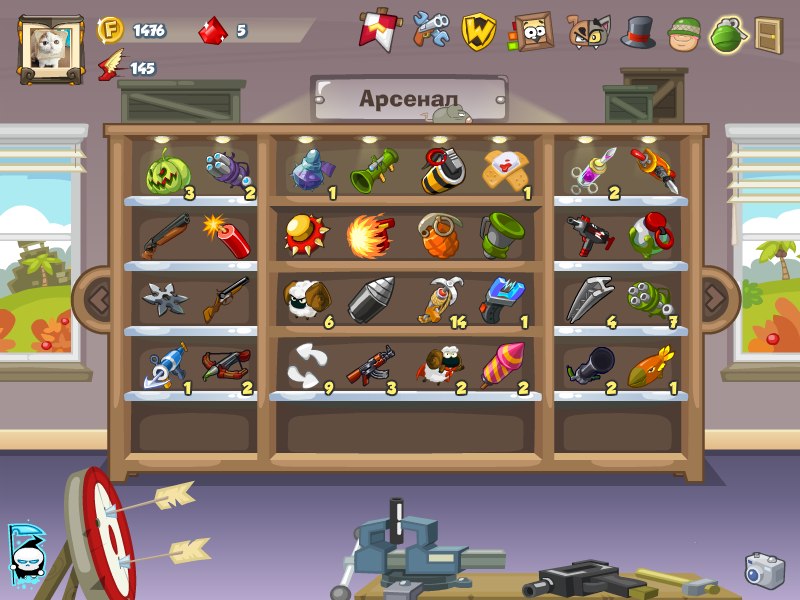800x600 pixels.
Task: Pick the steel shuriken
Action: (x=164, y=299)
